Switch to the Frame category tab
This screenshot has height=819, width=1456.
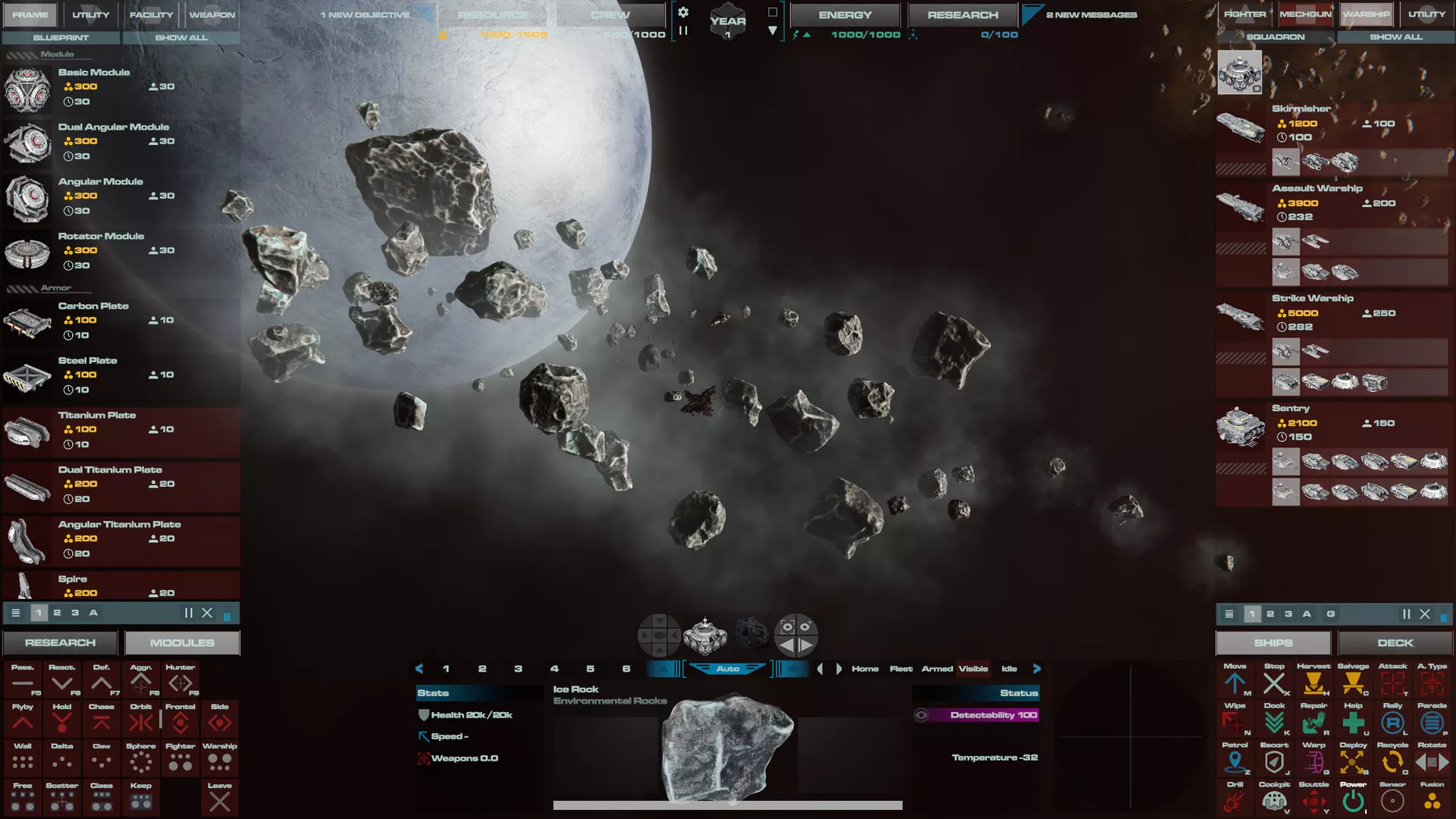point(30,14)
